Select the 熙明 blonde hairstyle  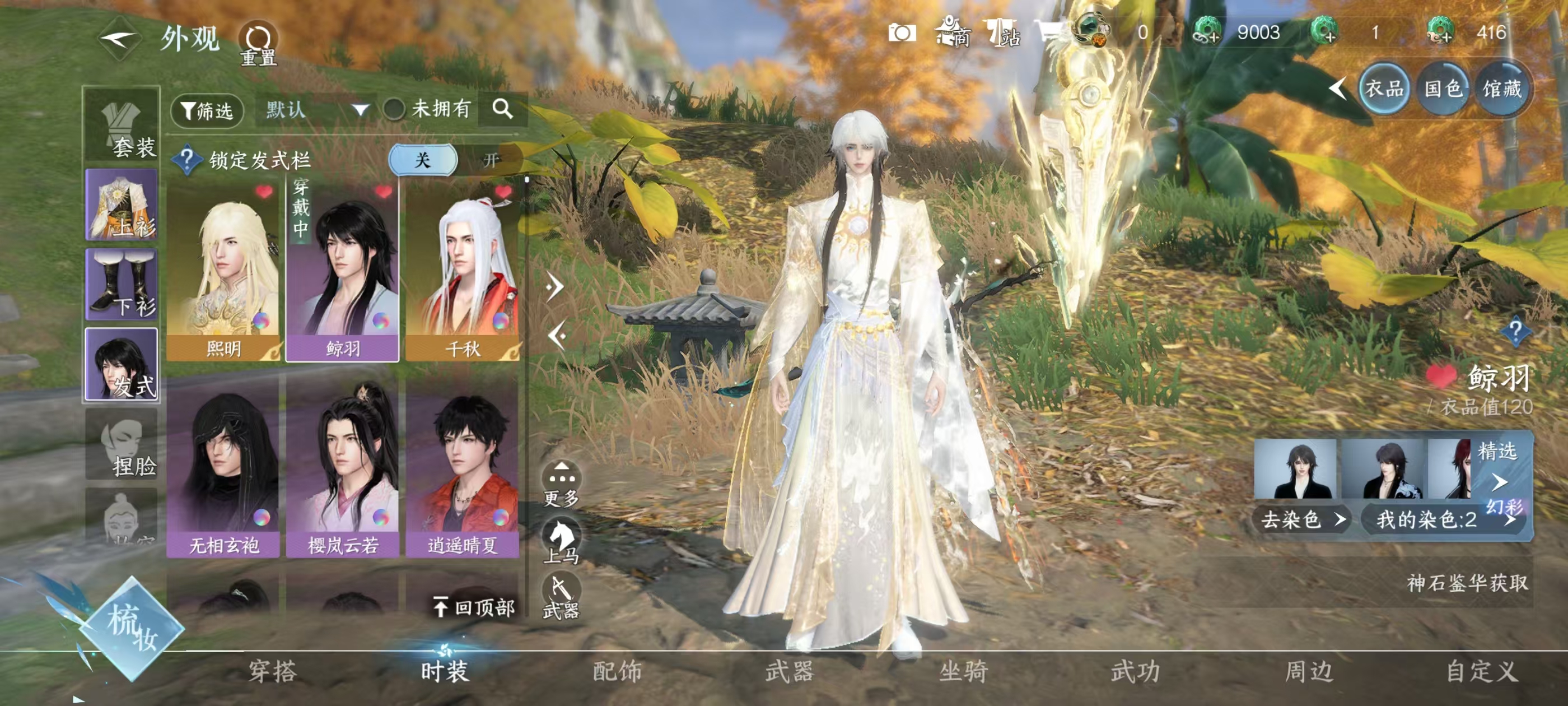[x=223, y=271]
